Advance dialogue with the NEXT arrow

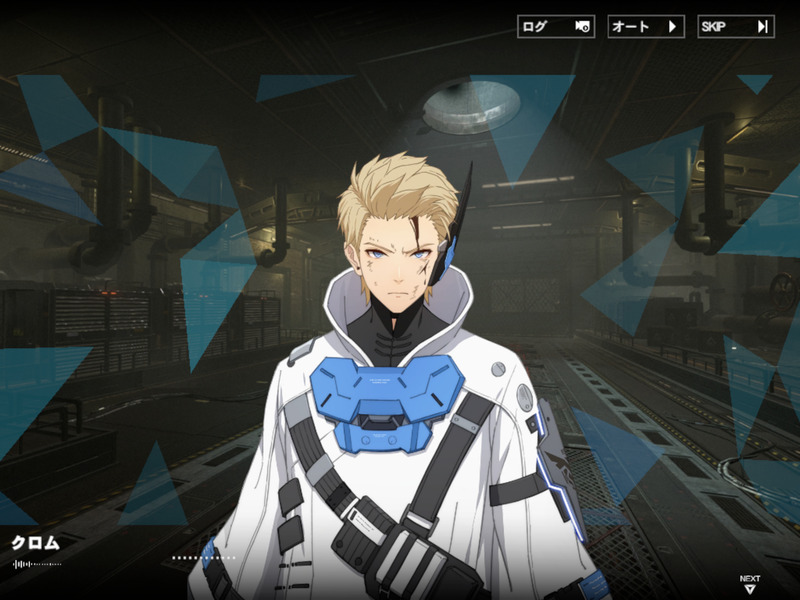pos(749,584)
